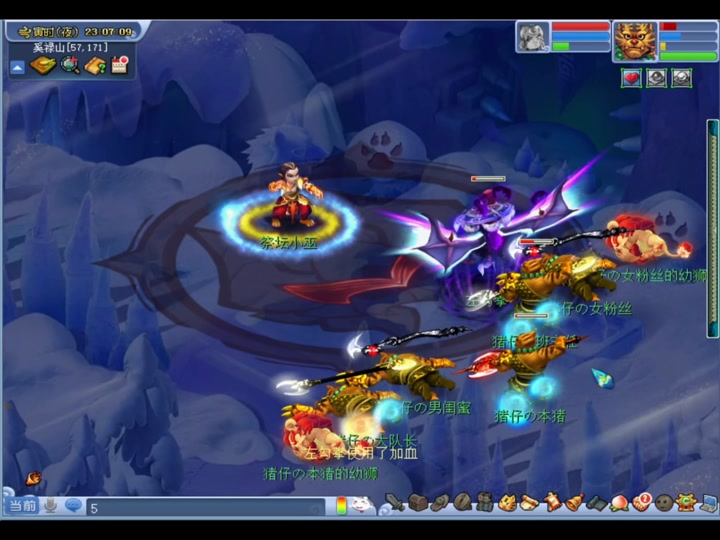Select the grey pet portrait
This screenshot has width=720, height=540.
[x=532, y=37]
